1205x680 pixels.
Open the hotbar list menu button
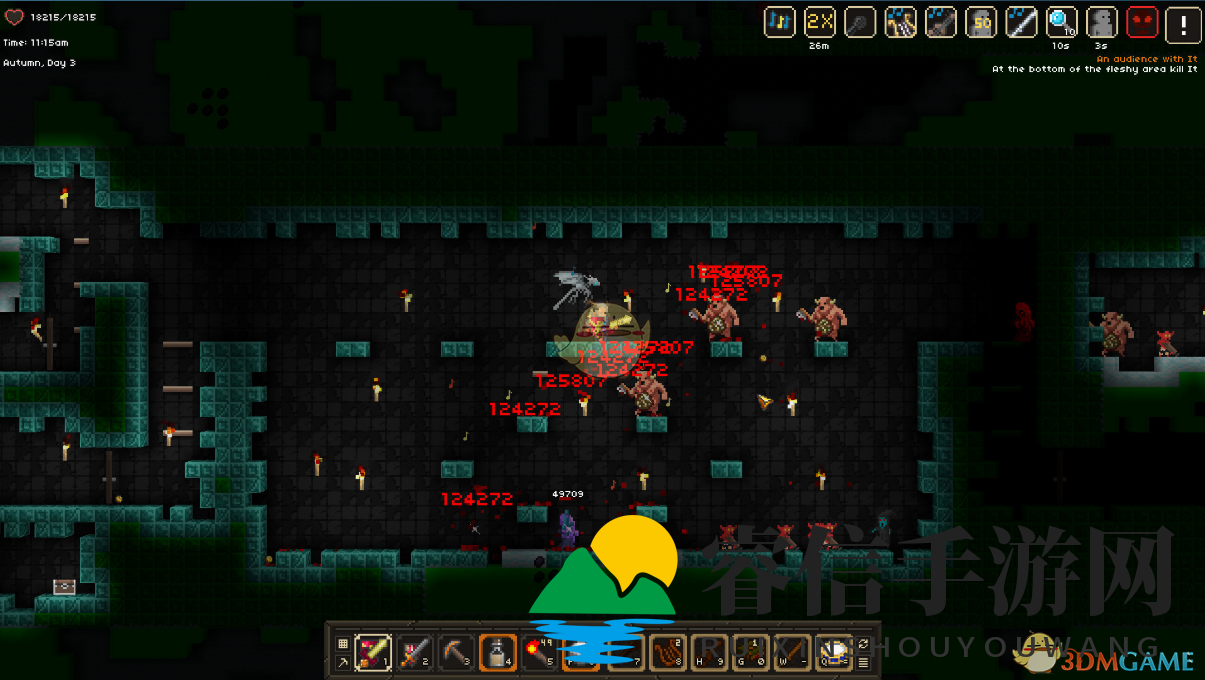click(x=863, y=662)
